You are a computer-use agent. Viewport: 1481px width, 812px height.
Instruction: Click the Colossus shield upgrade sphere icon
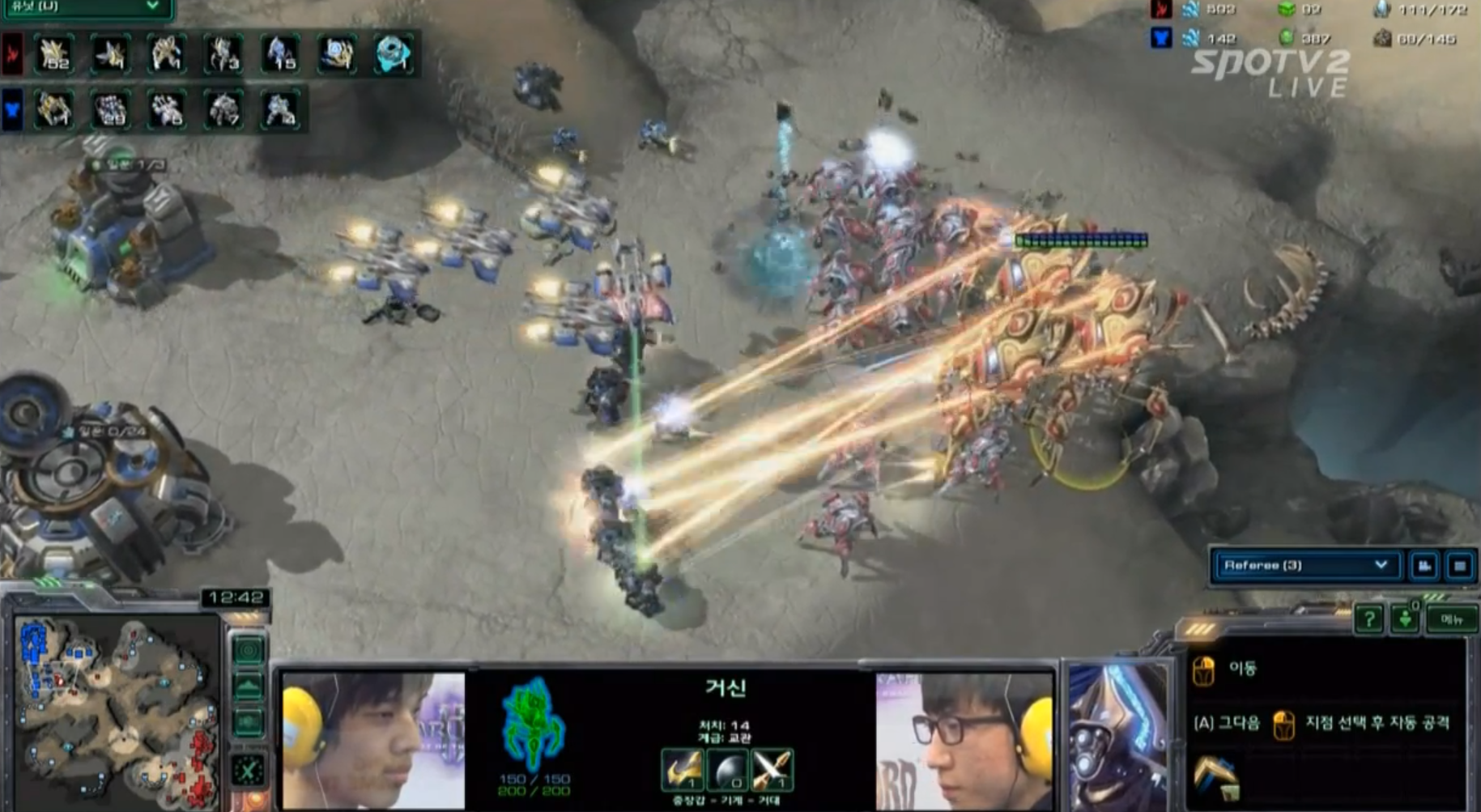click(x=726, y=769)
